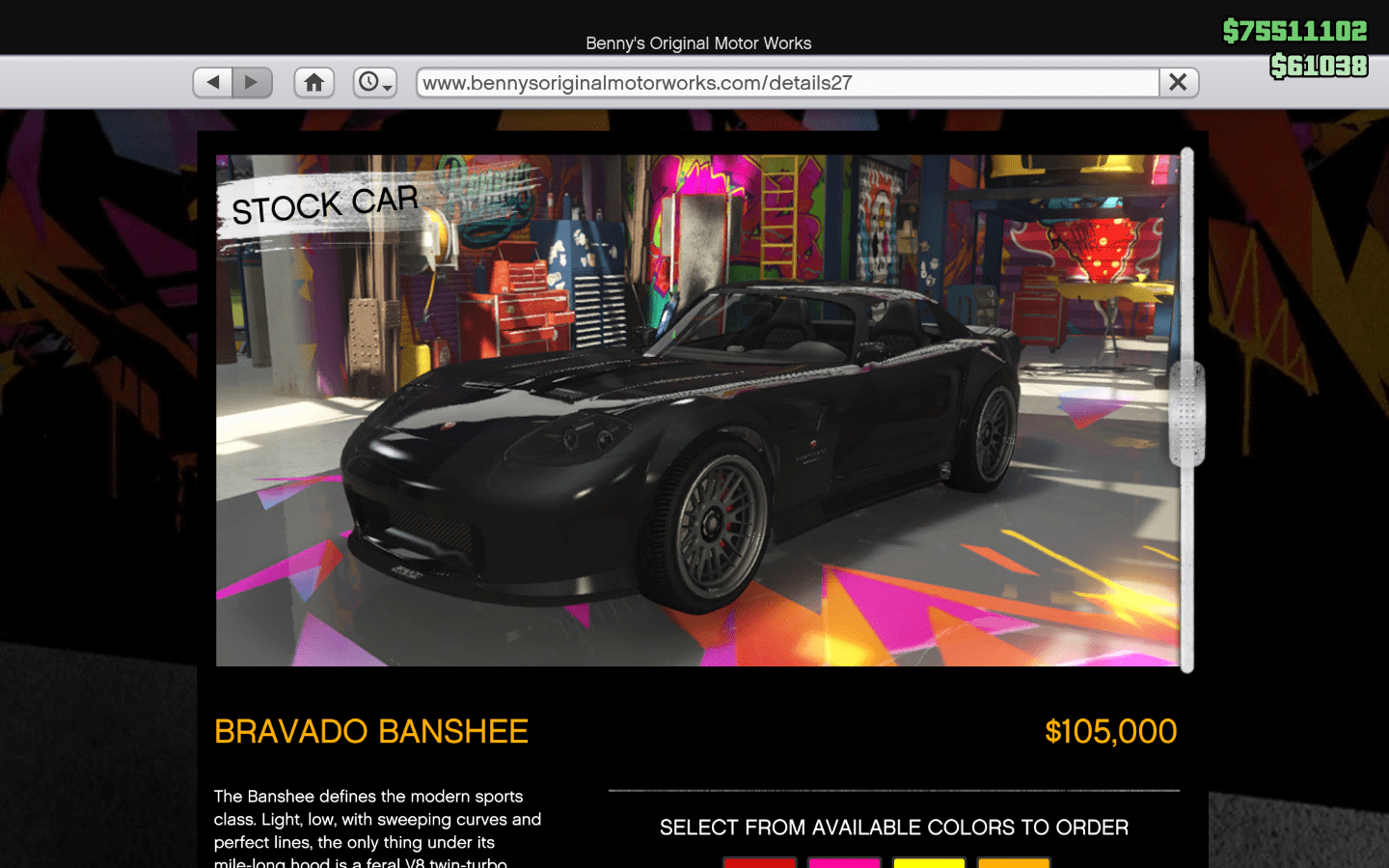
Task: Click the STOCK CAR banner label
Action: 325,203
